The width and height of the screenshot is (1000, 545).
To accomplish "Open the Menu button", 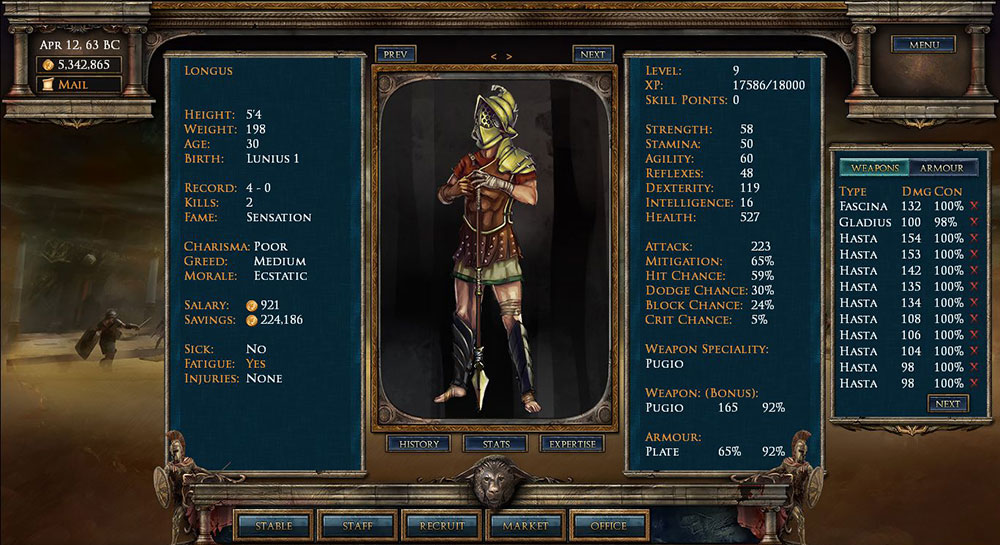I will click(x=923, y=44).
